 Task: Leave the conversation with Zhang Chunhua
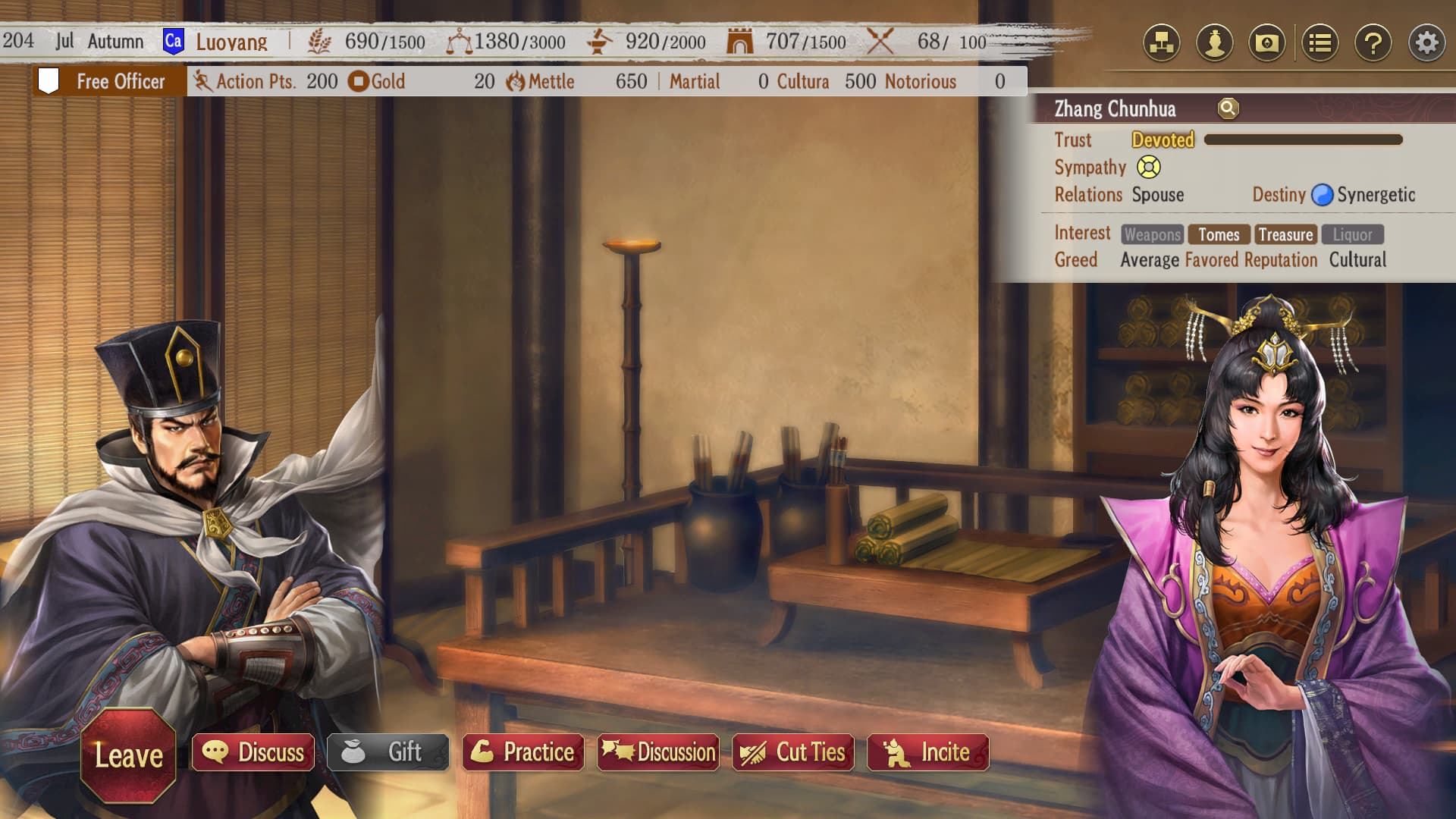tap(128, 755)
